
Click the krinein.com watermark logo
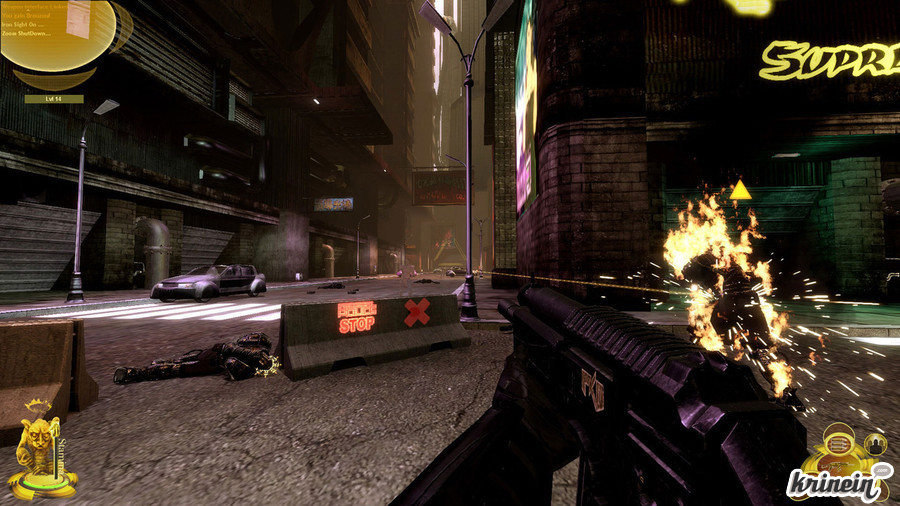(x=838, y=484)
